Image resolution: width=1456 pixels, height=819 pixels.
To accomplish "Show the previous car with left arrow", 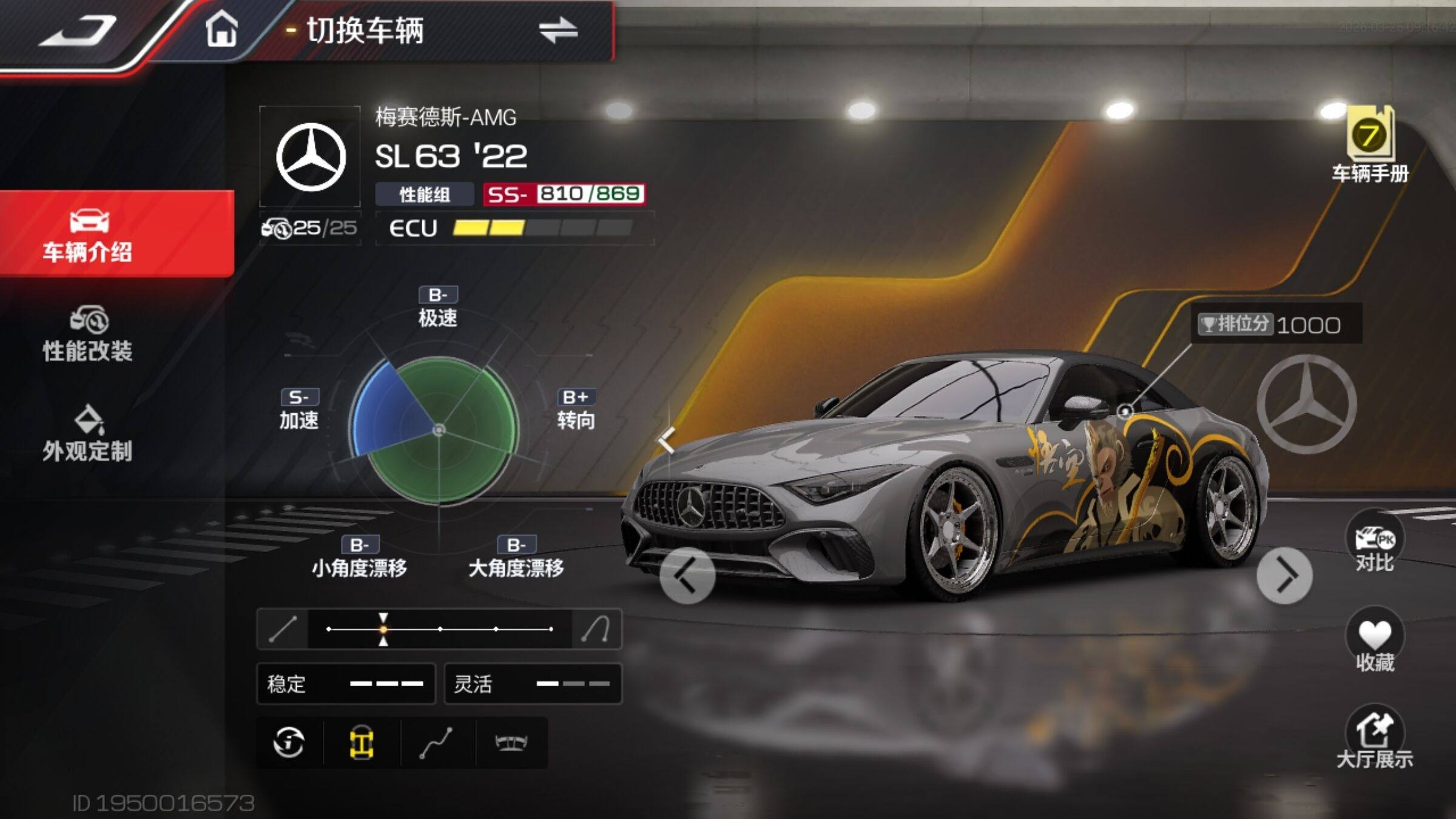I will (687, 575).
